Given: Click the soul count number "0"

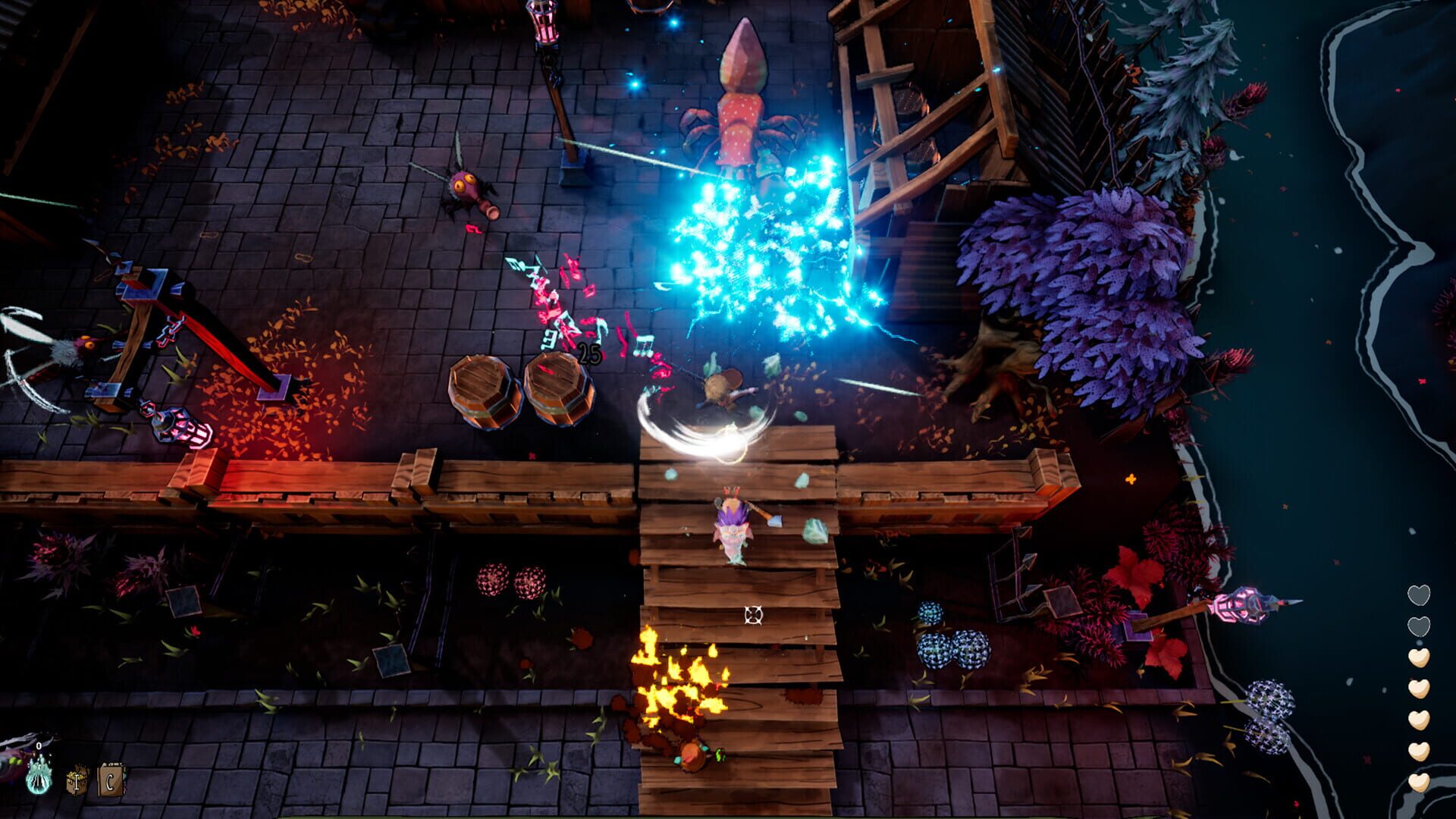Looking at the screenshot, I should click(39, 746).
